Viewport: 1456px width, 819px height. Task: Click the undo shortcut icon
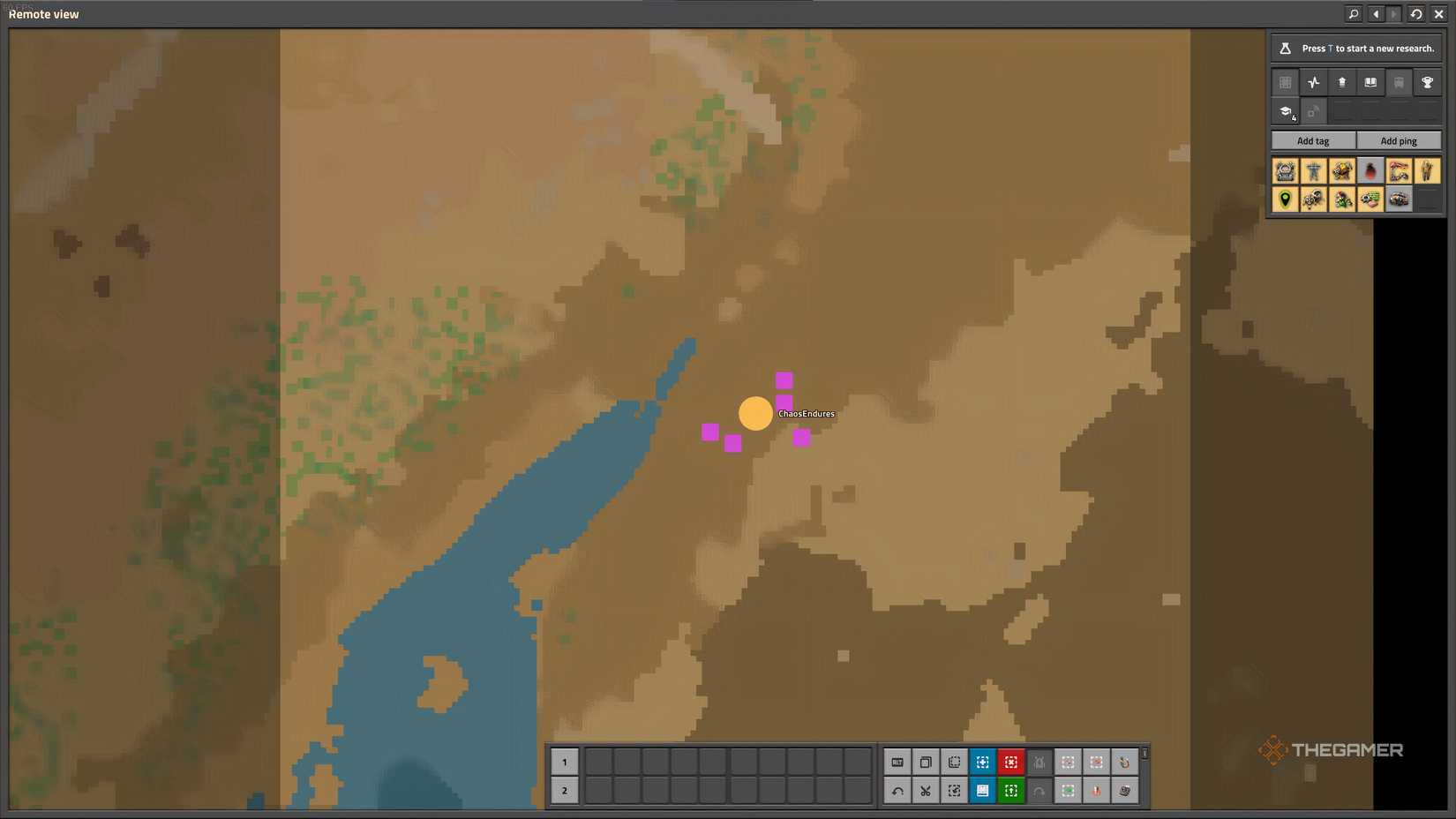[x=897, y=791]
